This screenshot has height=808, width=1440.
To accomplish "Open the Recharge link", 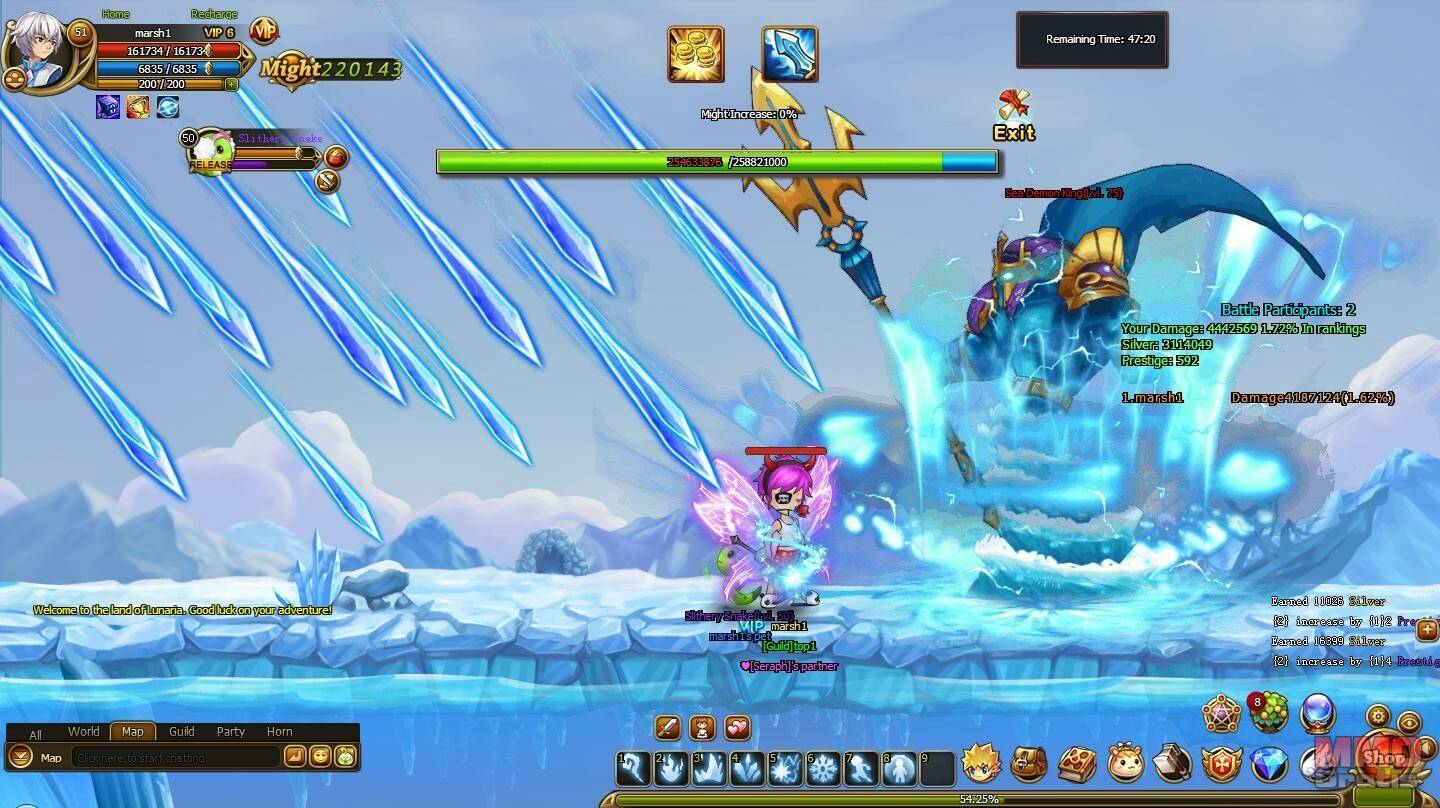I will point(214,14).
